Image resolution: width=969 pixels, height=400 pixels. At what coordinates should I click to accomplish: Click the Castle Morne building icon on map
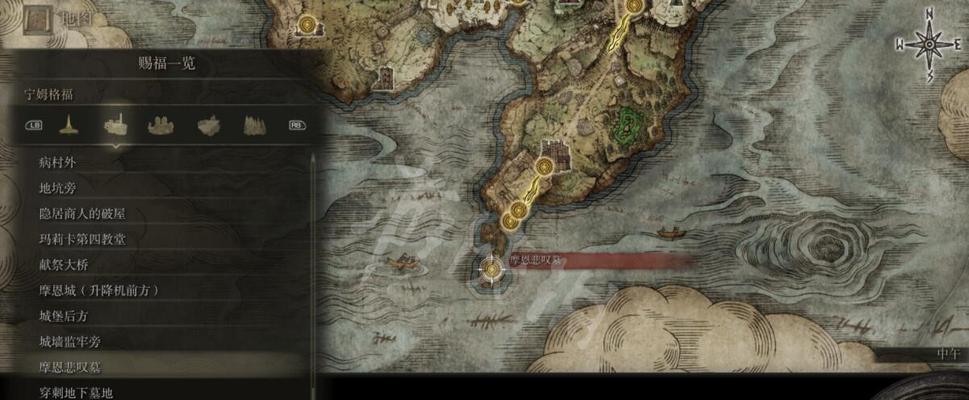click(564, 155)
